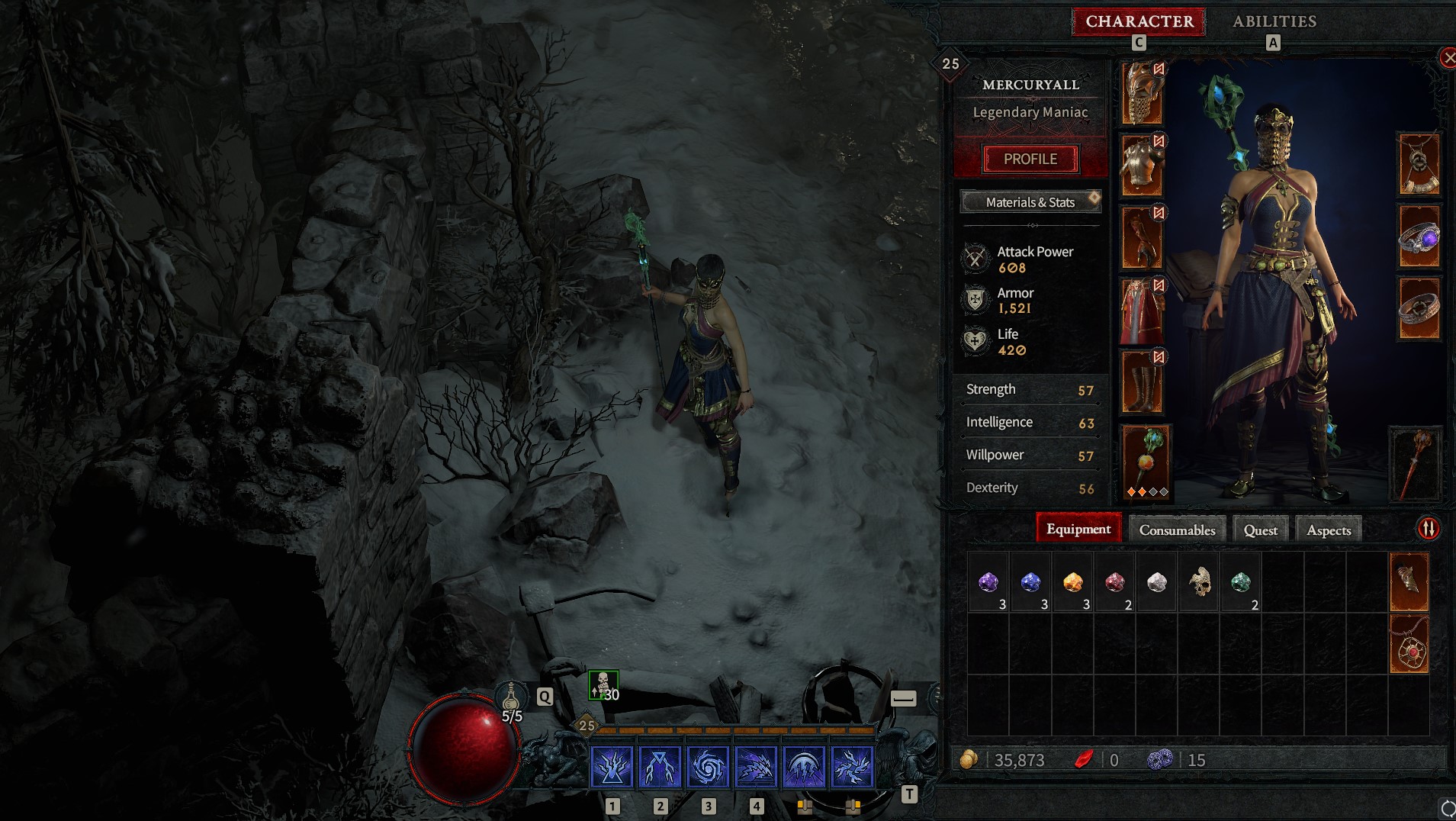This screenshot has width=1456, height=821.
Task: Activate the skill in hotkey slot 1
Action: pyautogui.click(x=612, y=766)
